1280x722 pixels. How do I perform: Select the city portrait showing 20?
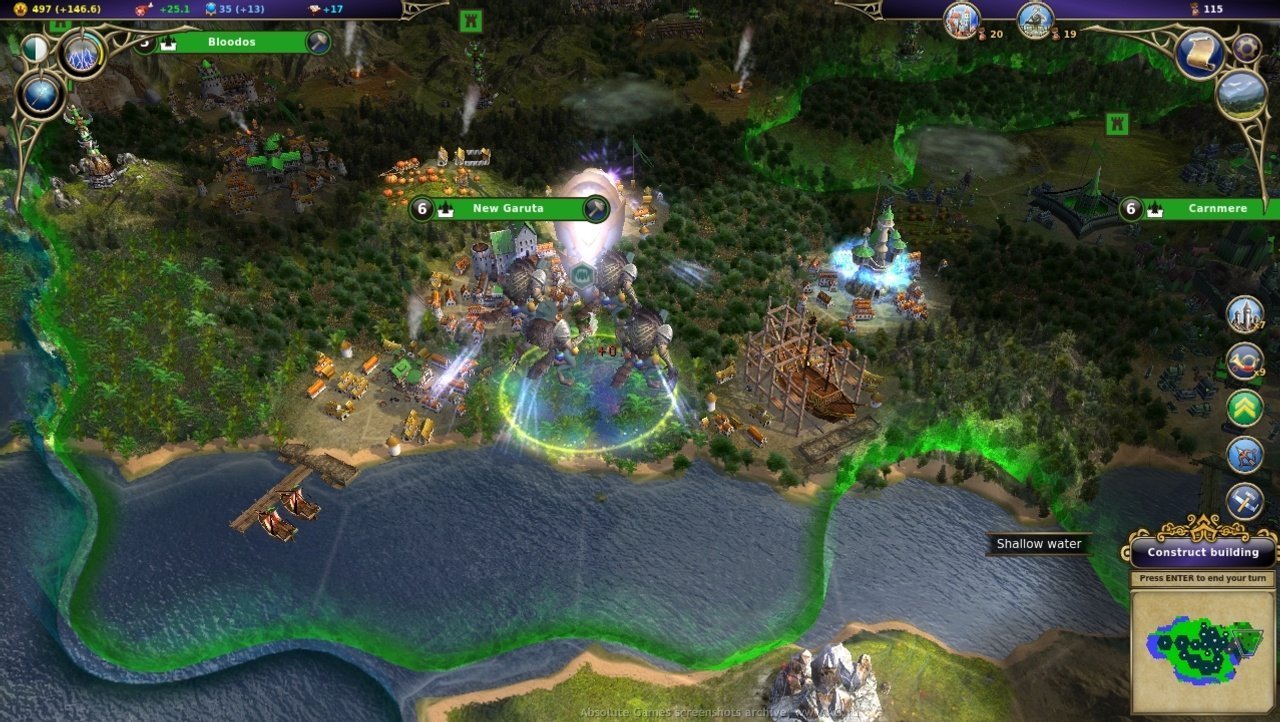point(961,19)
